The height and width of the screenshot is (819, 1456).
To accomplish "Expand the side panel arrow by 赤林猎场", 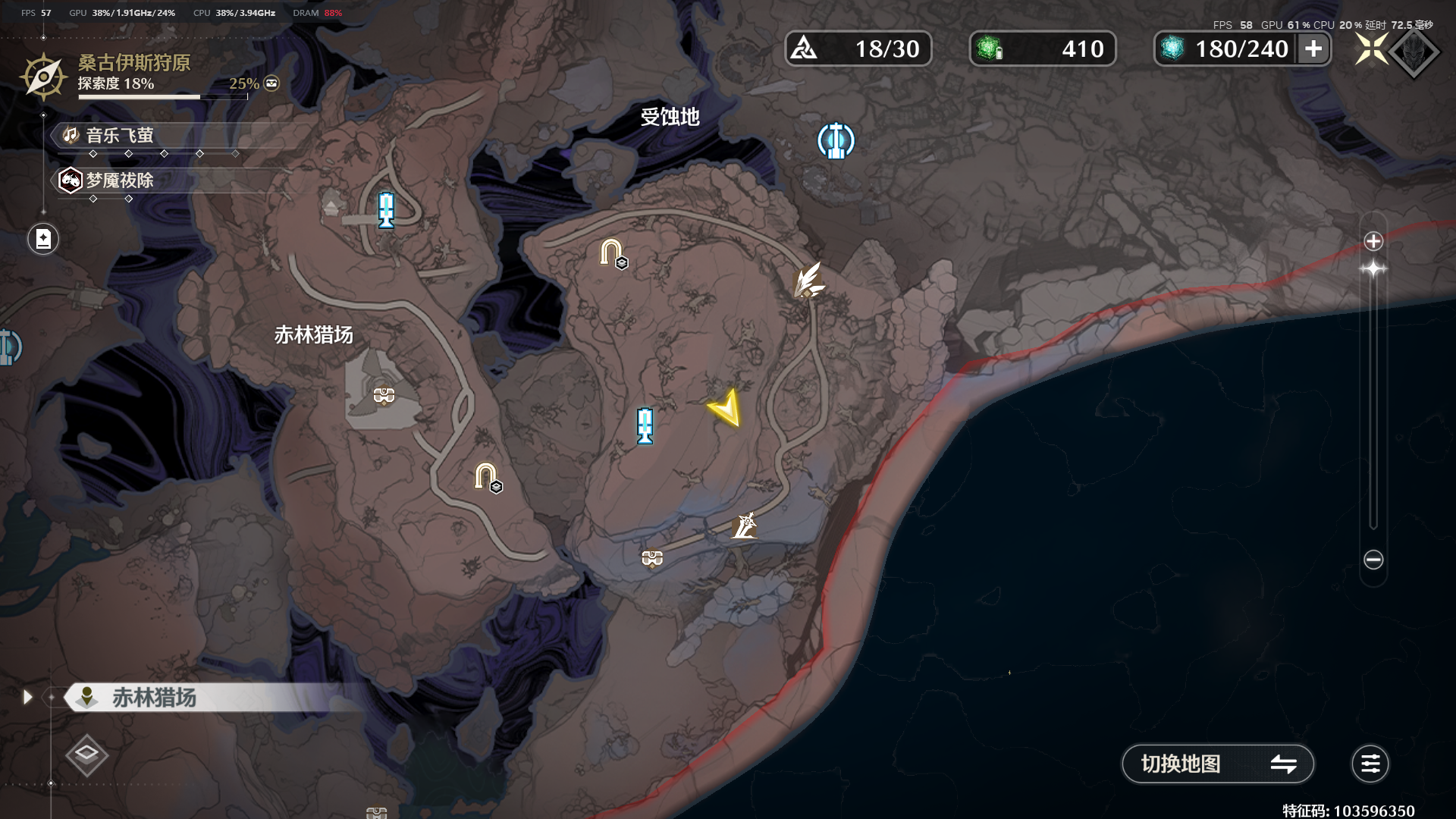I will pyautogui.click(x=28, y=697).
